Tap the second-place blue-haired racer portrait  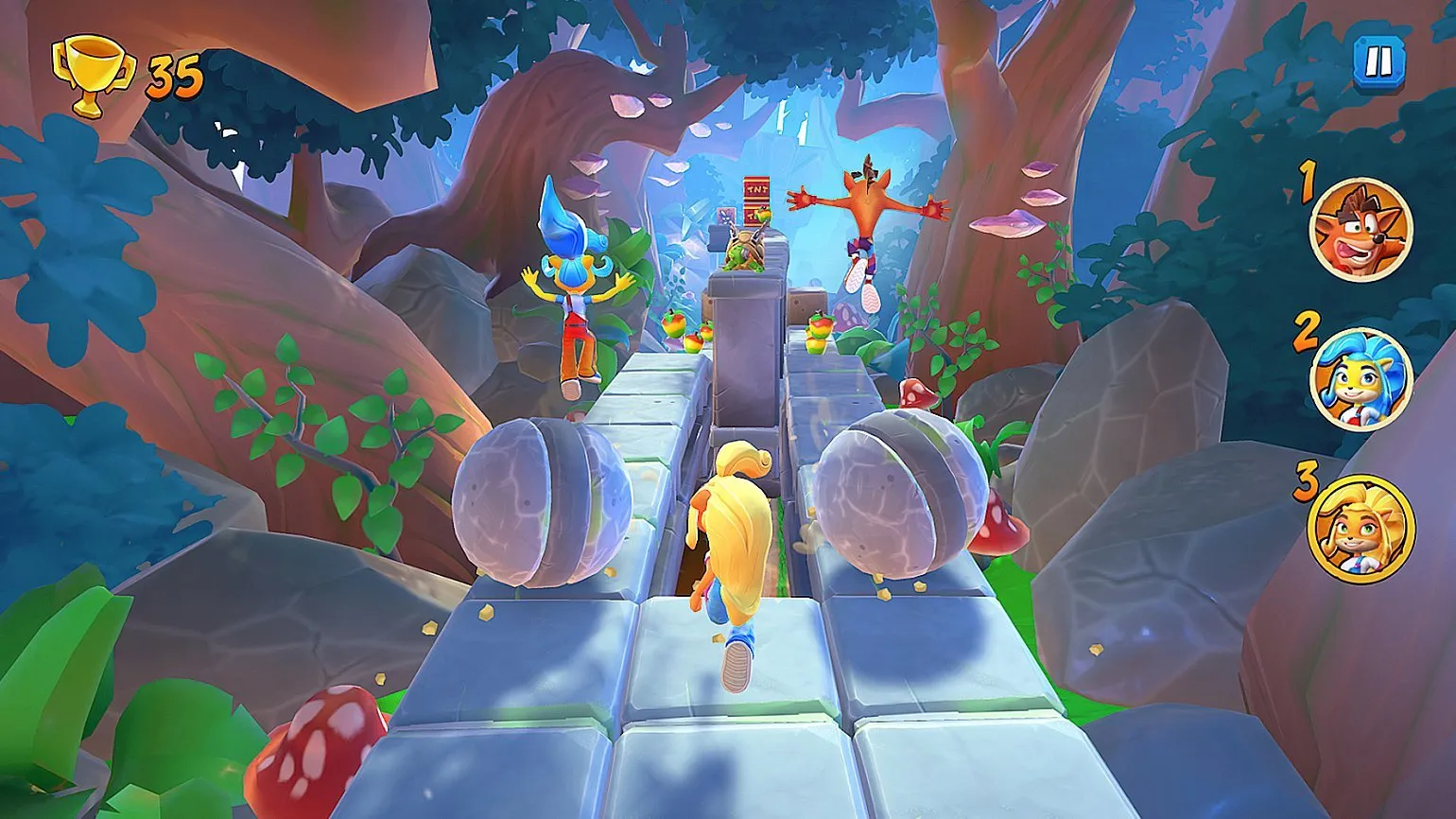click(x=1361, y=379)
